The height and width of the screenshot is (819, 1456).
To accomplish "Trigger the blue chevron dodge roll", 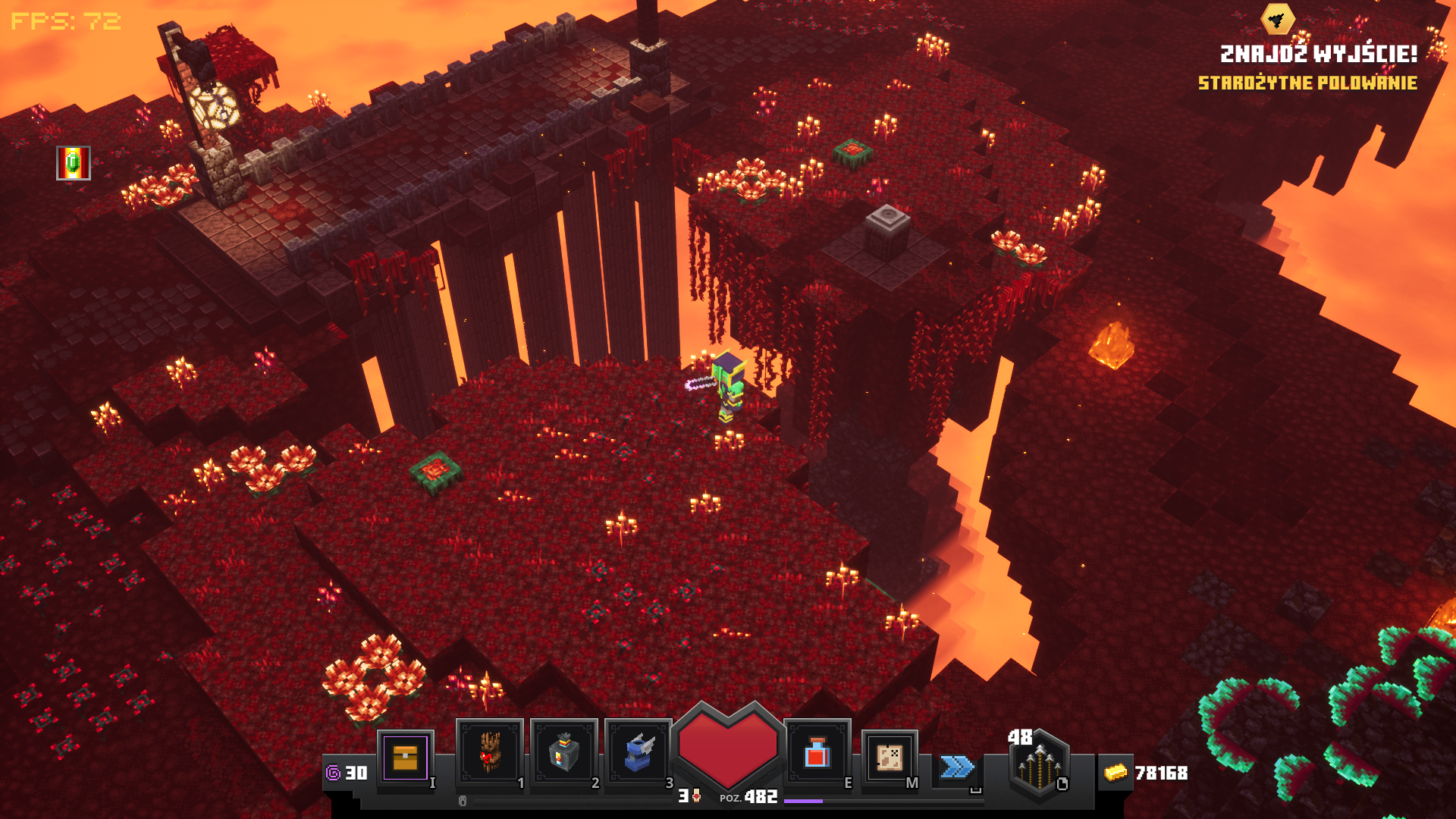I will click(x=957, y=767).
